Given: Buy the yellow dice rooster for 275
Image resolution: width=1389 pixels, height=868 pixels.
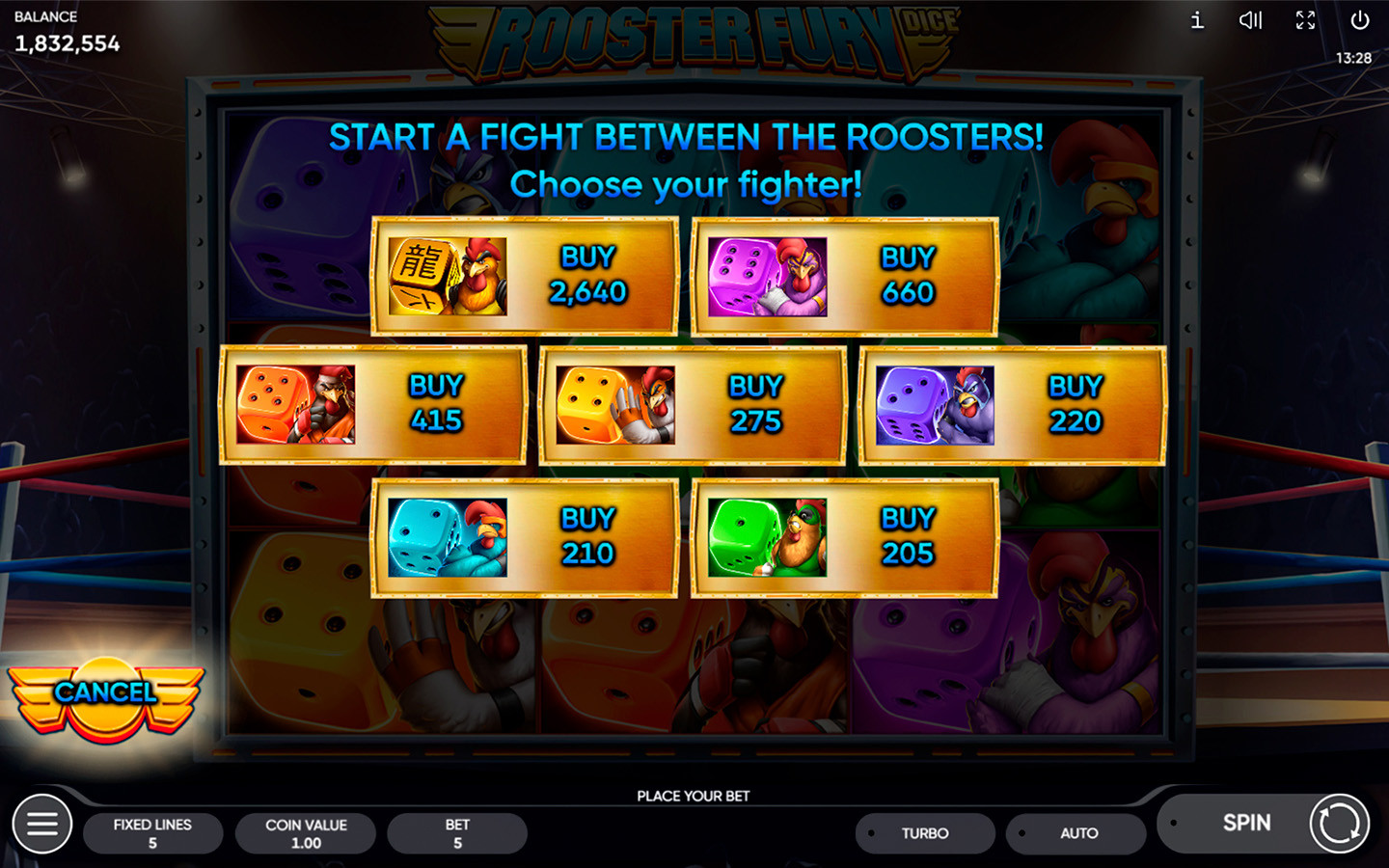Looking at the screenshot, I should click(693, 405).
